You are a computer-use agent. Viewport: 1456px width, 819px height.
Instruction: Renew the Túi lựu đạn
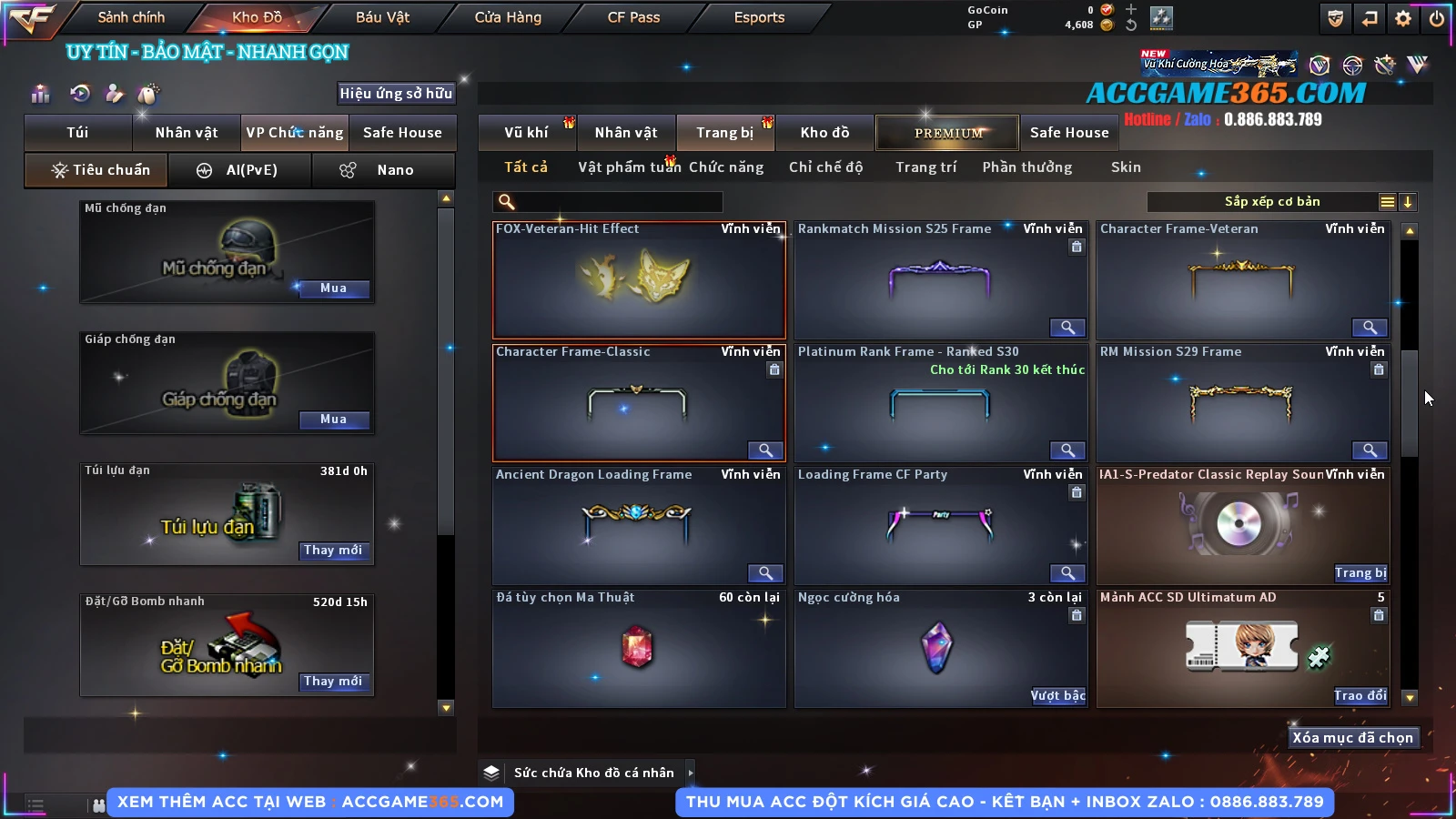[x=333, y=551]
